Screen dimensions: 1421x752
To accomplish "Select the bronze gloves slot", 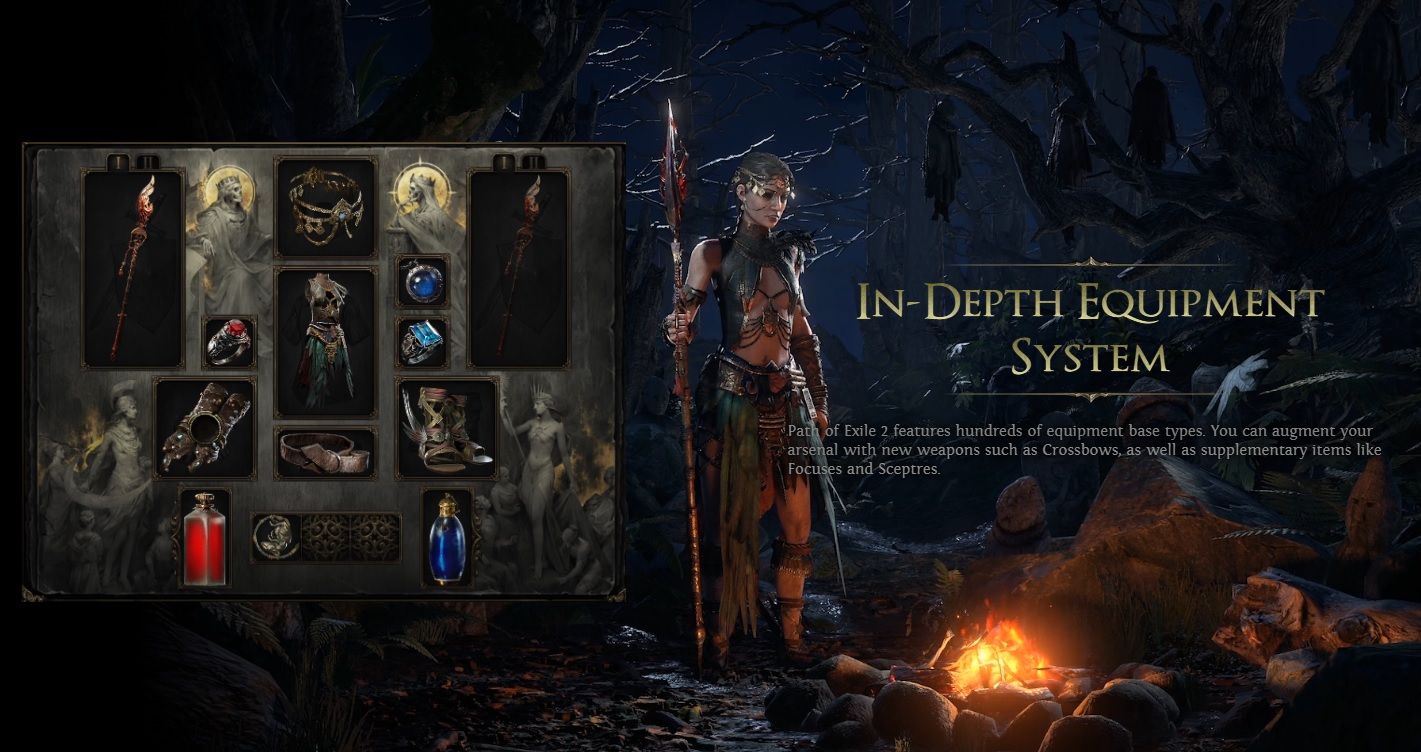I will pos(205,428).
